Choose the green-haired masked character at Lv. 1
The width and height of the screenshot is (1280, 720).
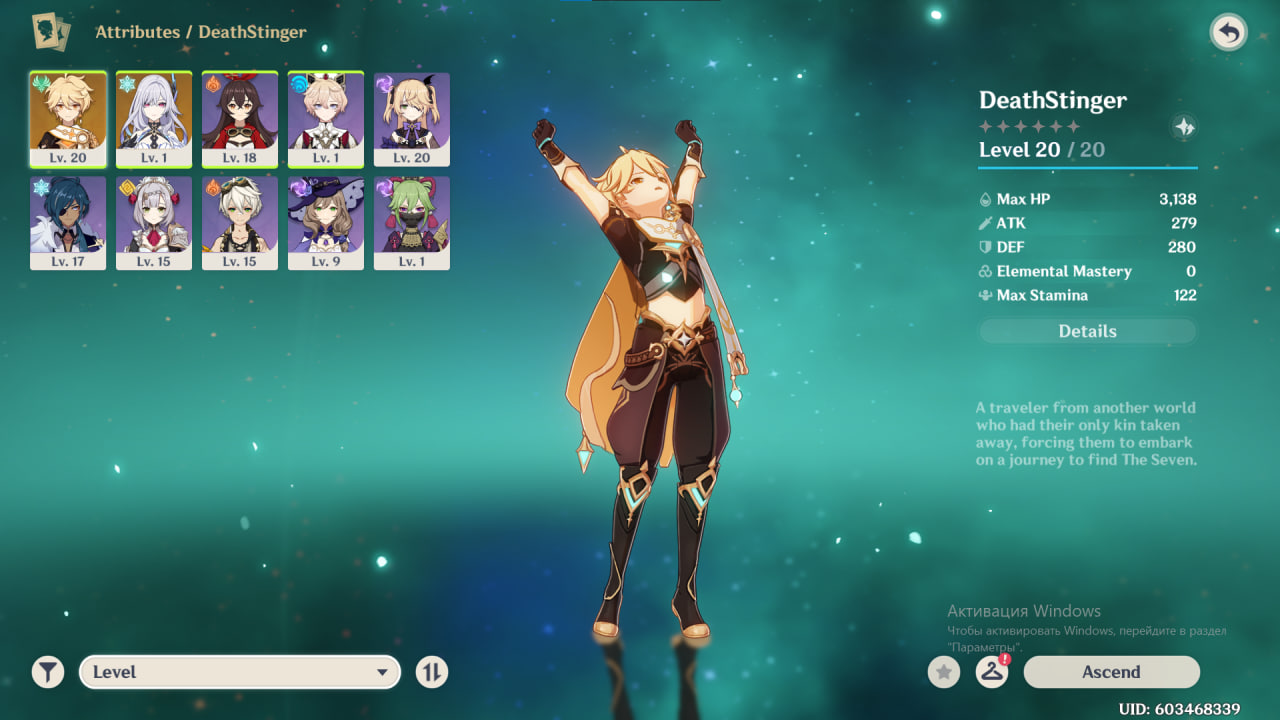click(412, 222)
